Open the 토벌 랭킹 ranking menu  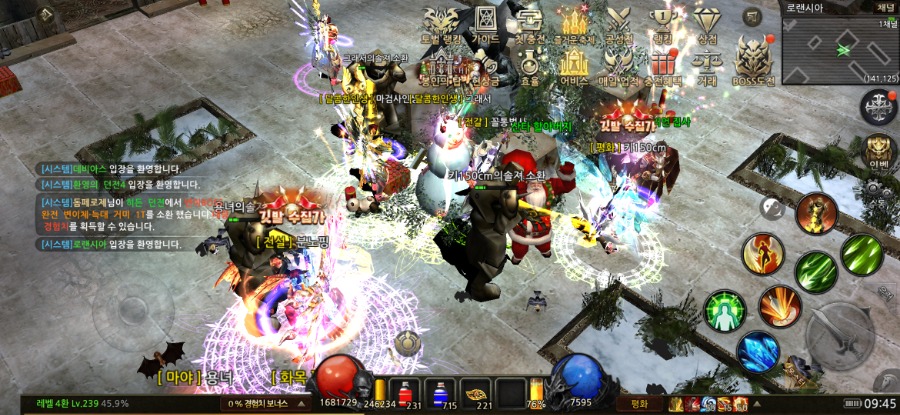tap(441, 24)
